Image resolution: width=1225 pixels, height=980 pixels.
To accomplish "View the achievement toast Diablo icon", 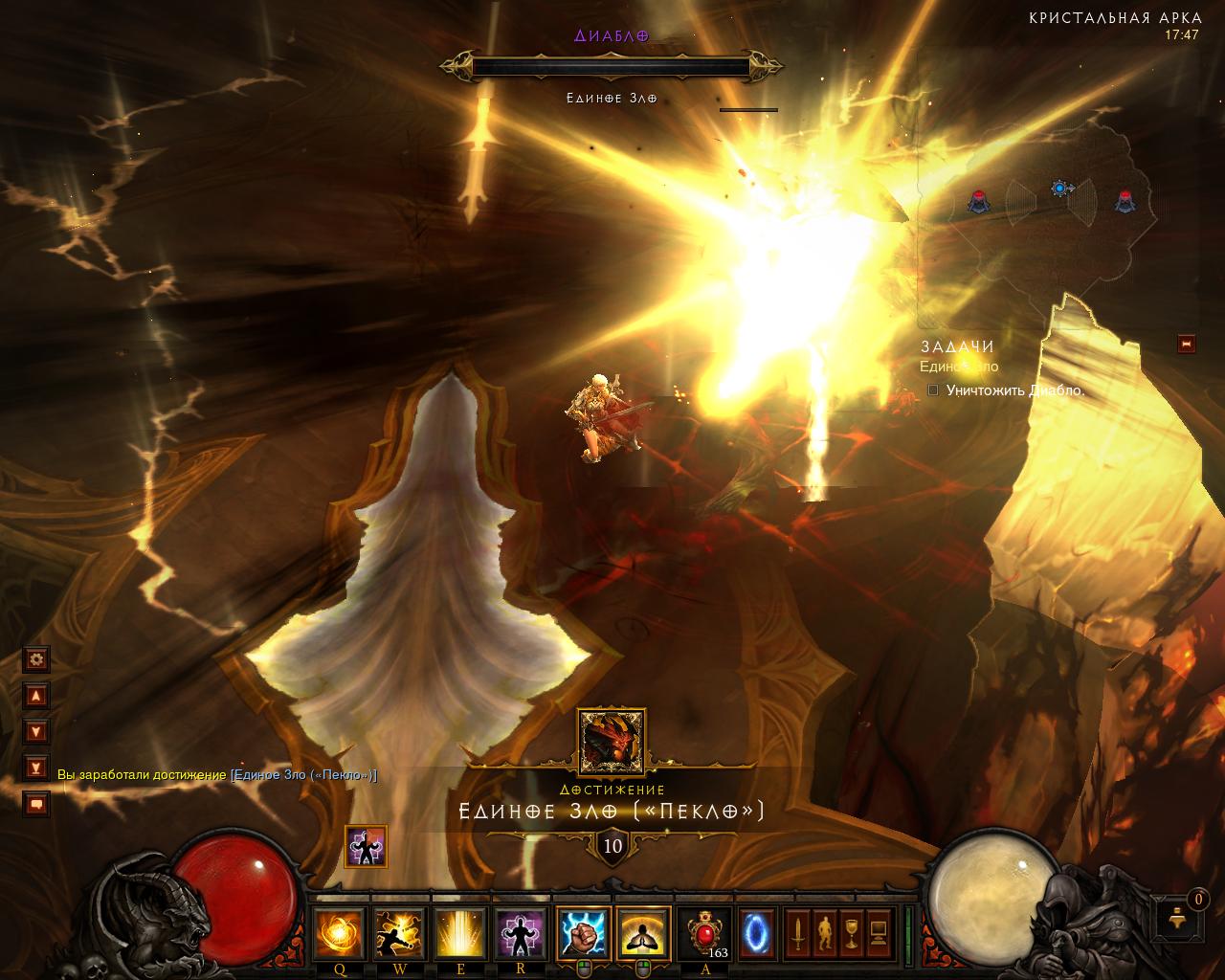I will (x=612, y=742).
